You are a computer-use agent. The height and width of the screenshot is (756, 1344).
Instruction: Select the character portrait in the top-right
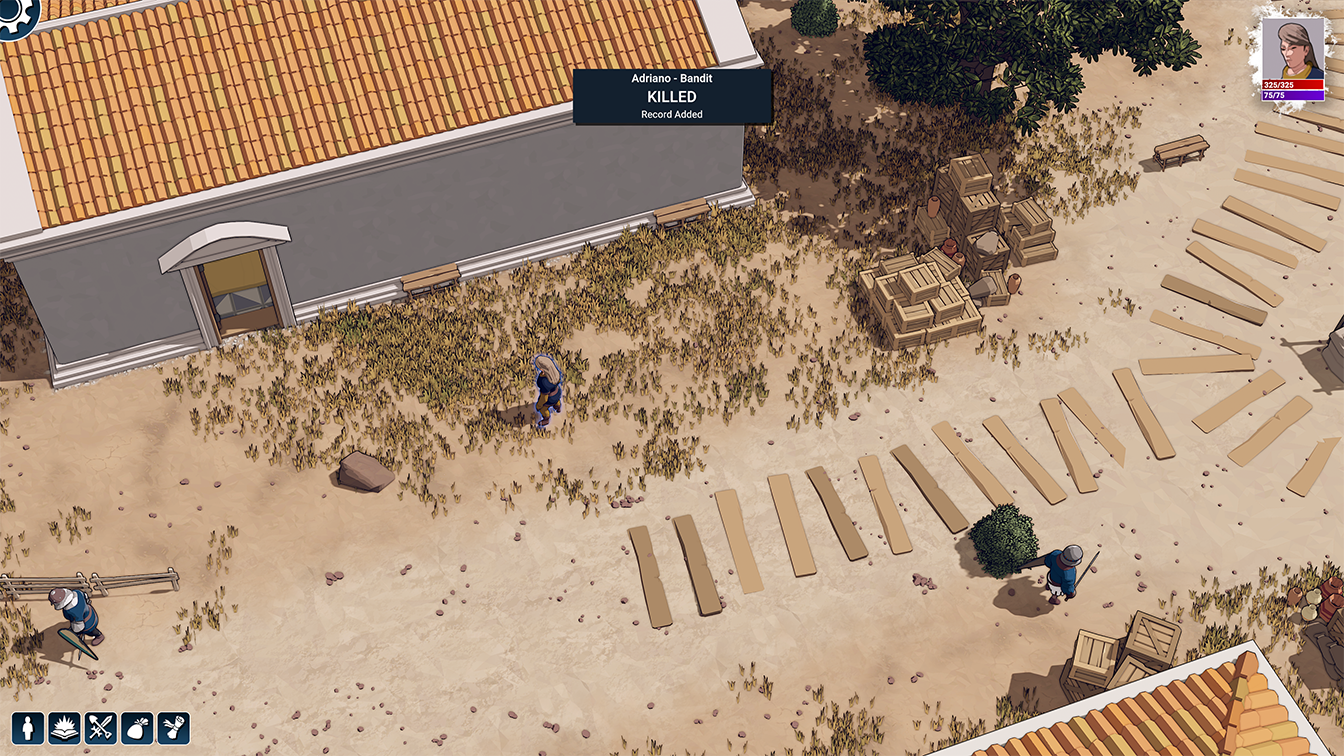tap(1293, 45)
